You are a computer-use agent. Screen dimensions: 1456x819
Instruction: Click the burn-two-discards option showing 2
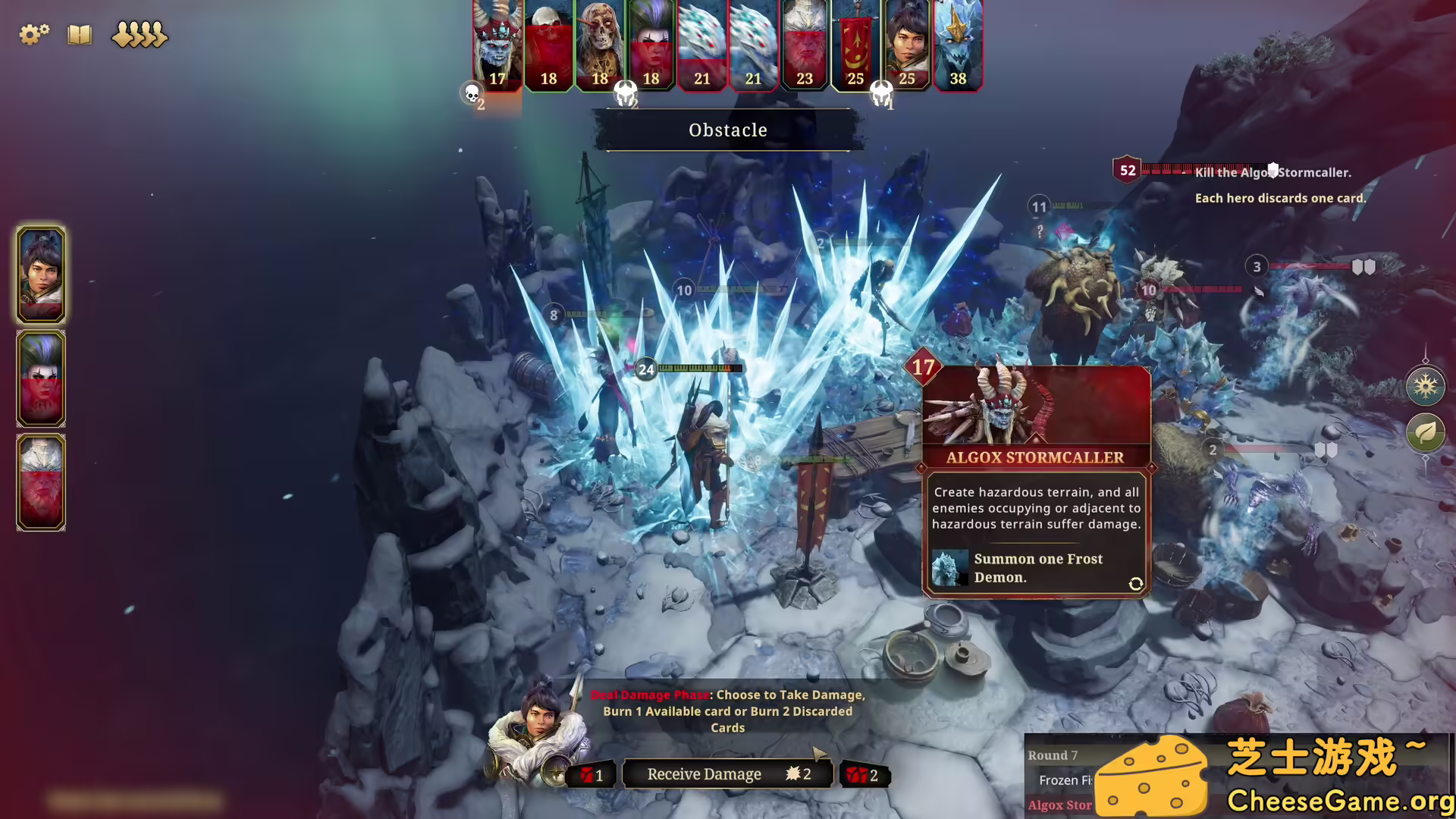pos(864,774)
